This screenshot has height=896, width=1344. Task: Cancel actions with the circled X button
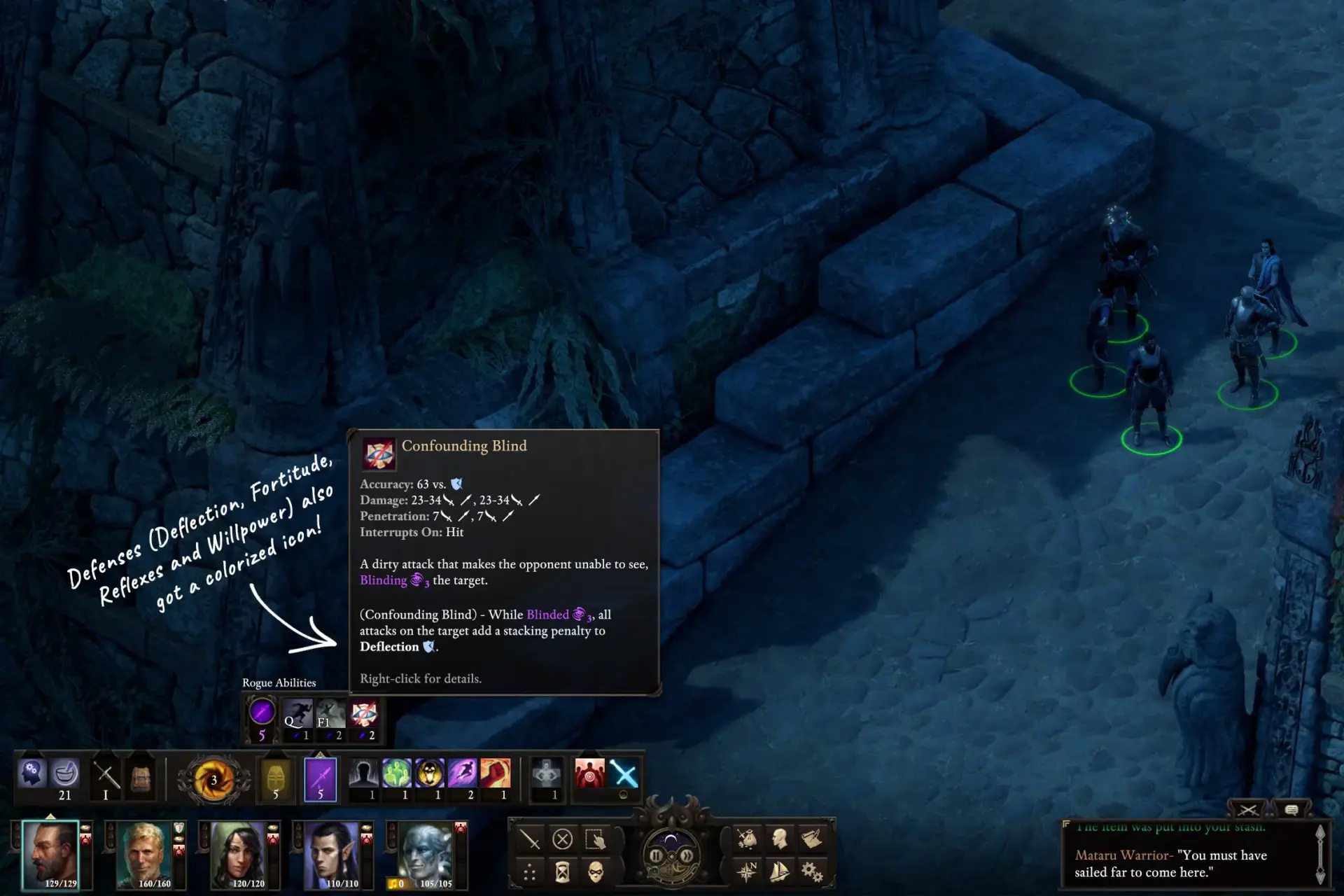[x=562, y=839]
